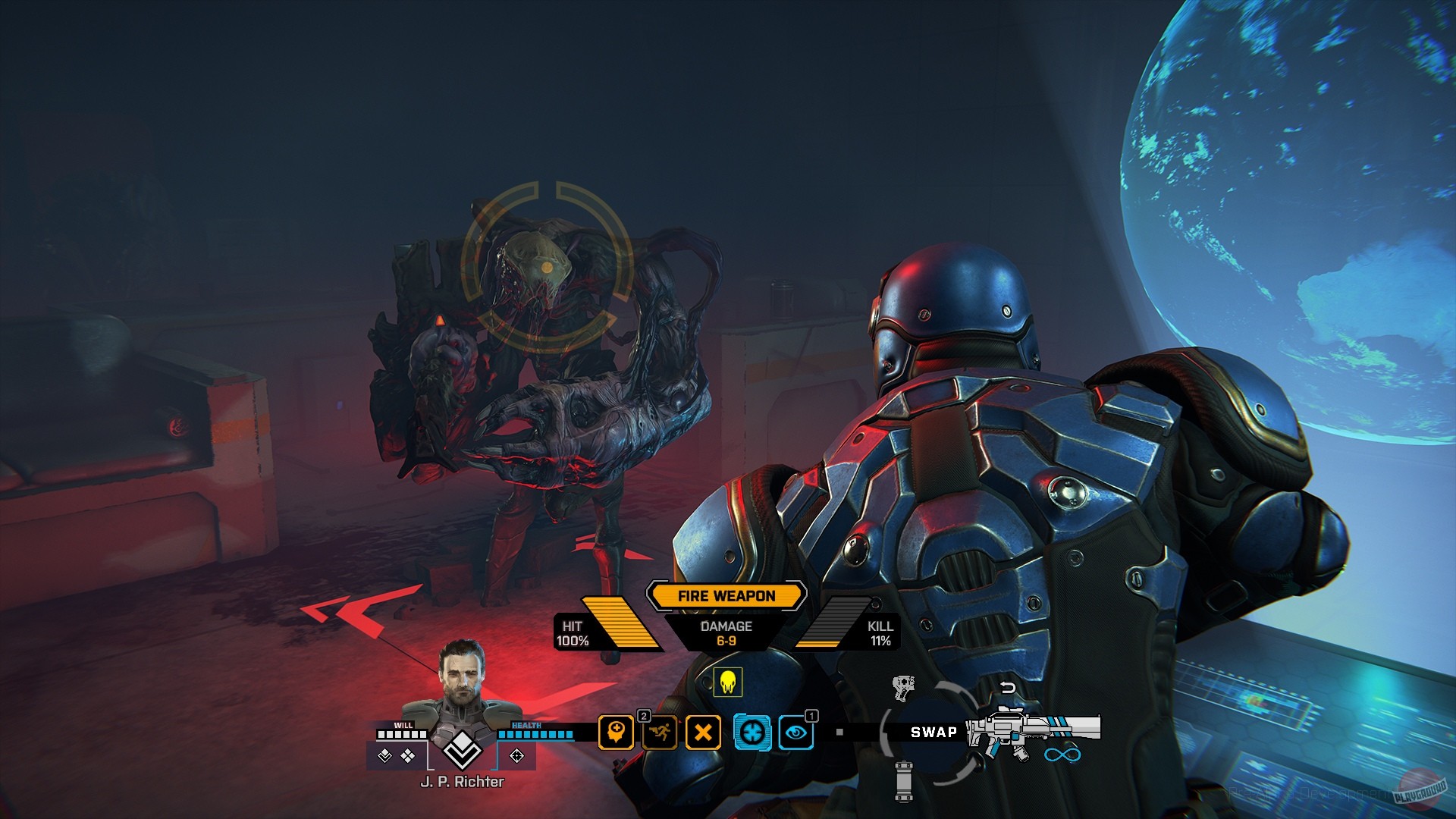This screenshot has height=819, width=1456.
Task: Click the orange X cancel ability icon
Action: 703,731
